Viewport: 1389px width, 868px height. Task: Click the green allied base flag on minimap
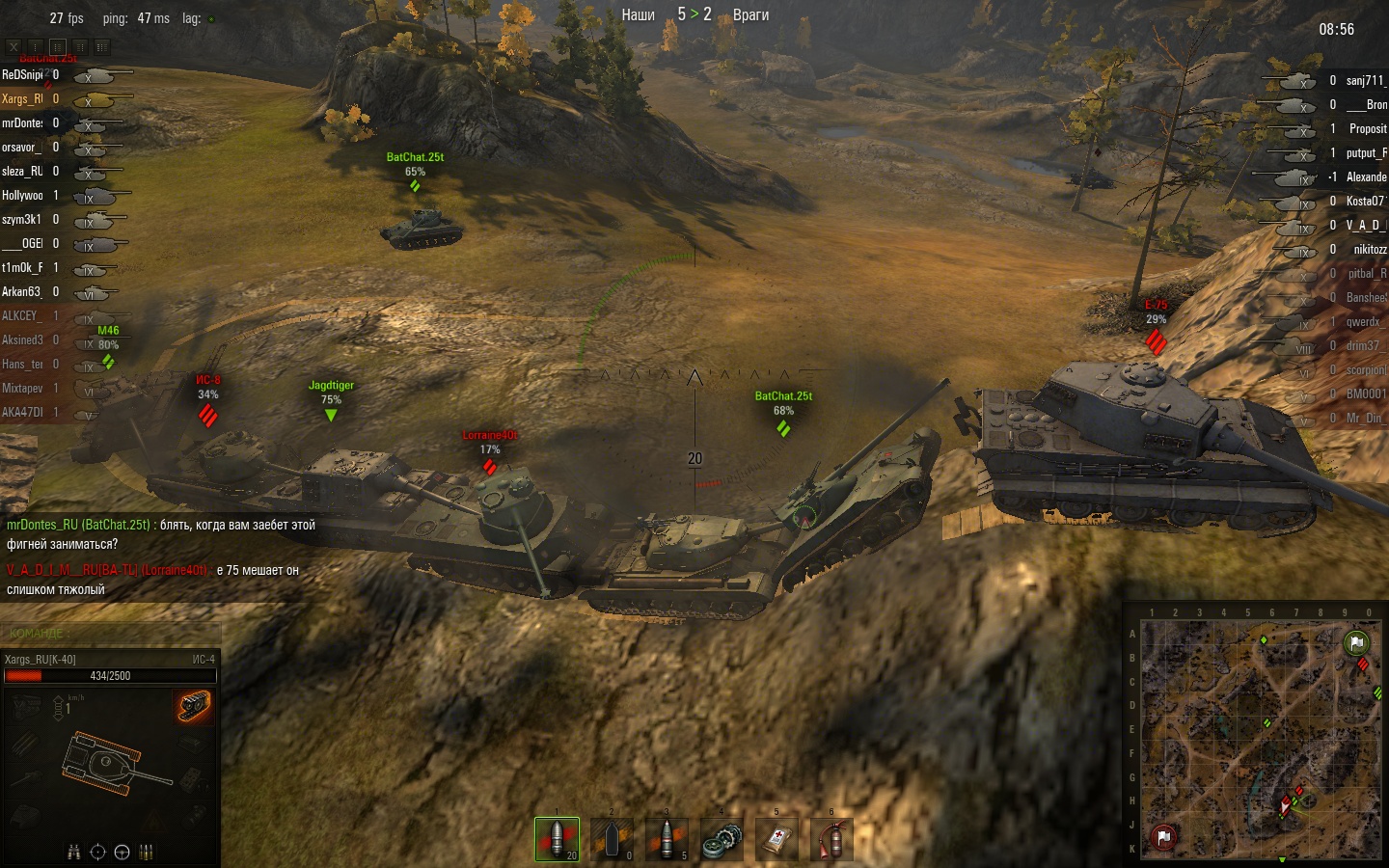[1356, 642]
